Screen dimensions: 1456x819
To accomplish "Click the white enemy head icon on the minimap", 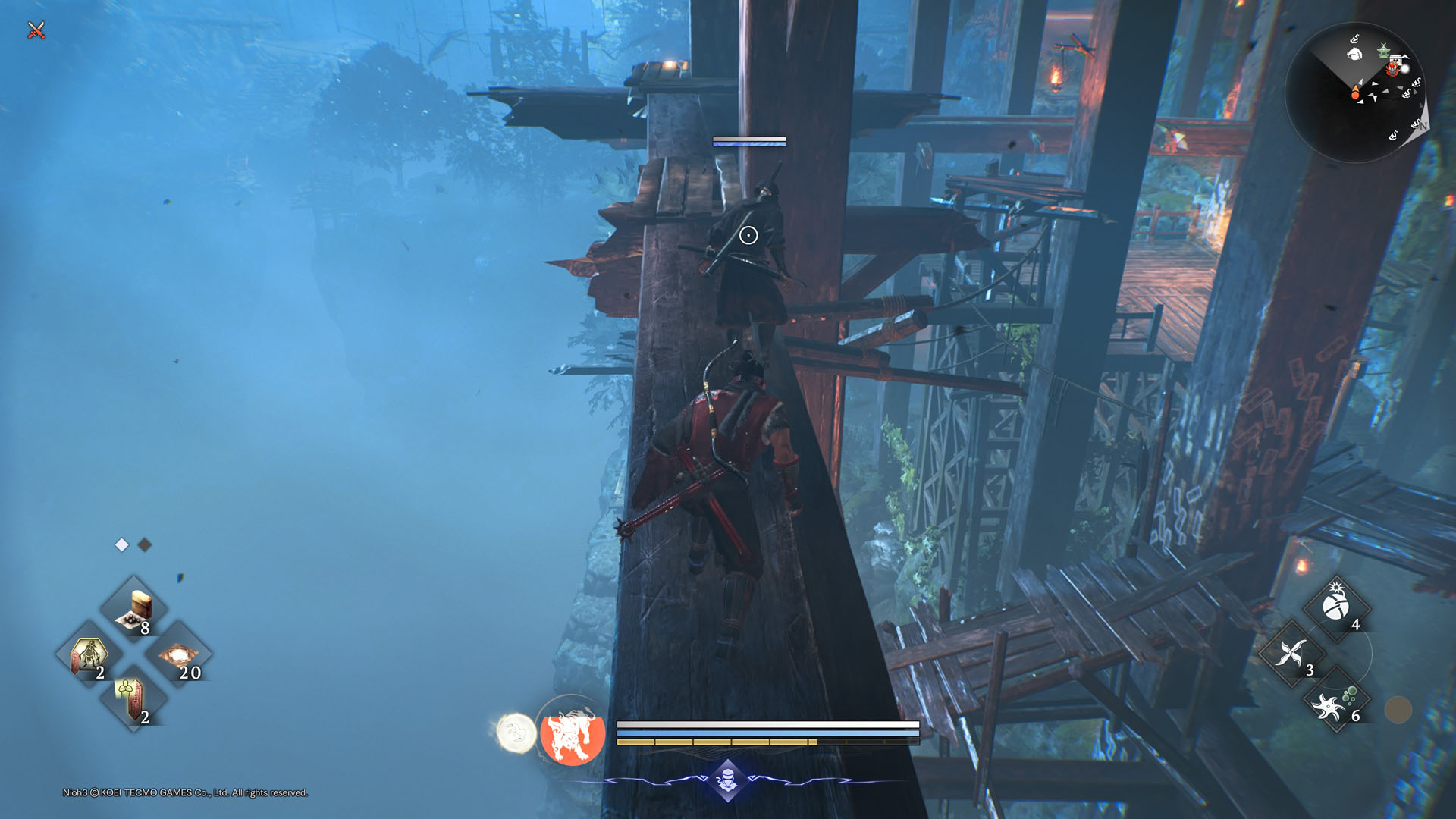I will pyautogui.click(x=1354, y=53).
